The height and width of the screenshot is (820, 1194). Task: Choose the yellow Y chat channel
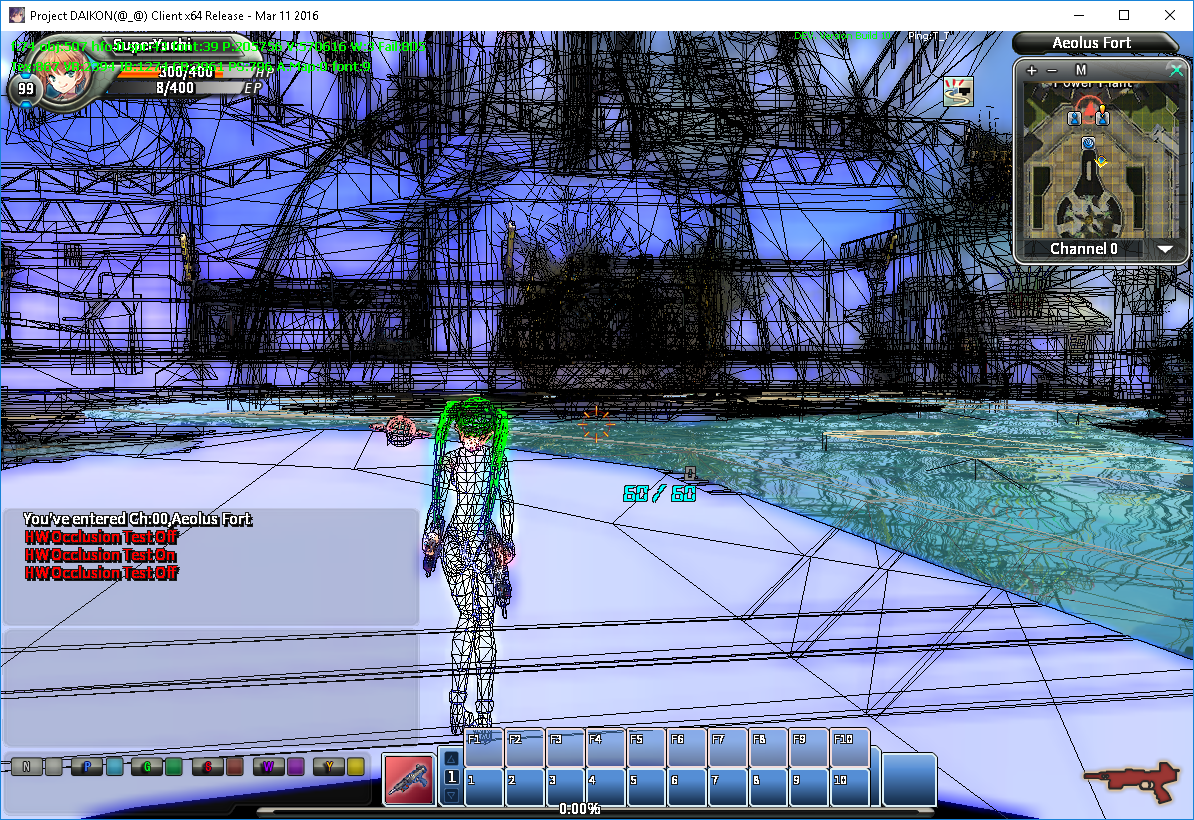327,767
